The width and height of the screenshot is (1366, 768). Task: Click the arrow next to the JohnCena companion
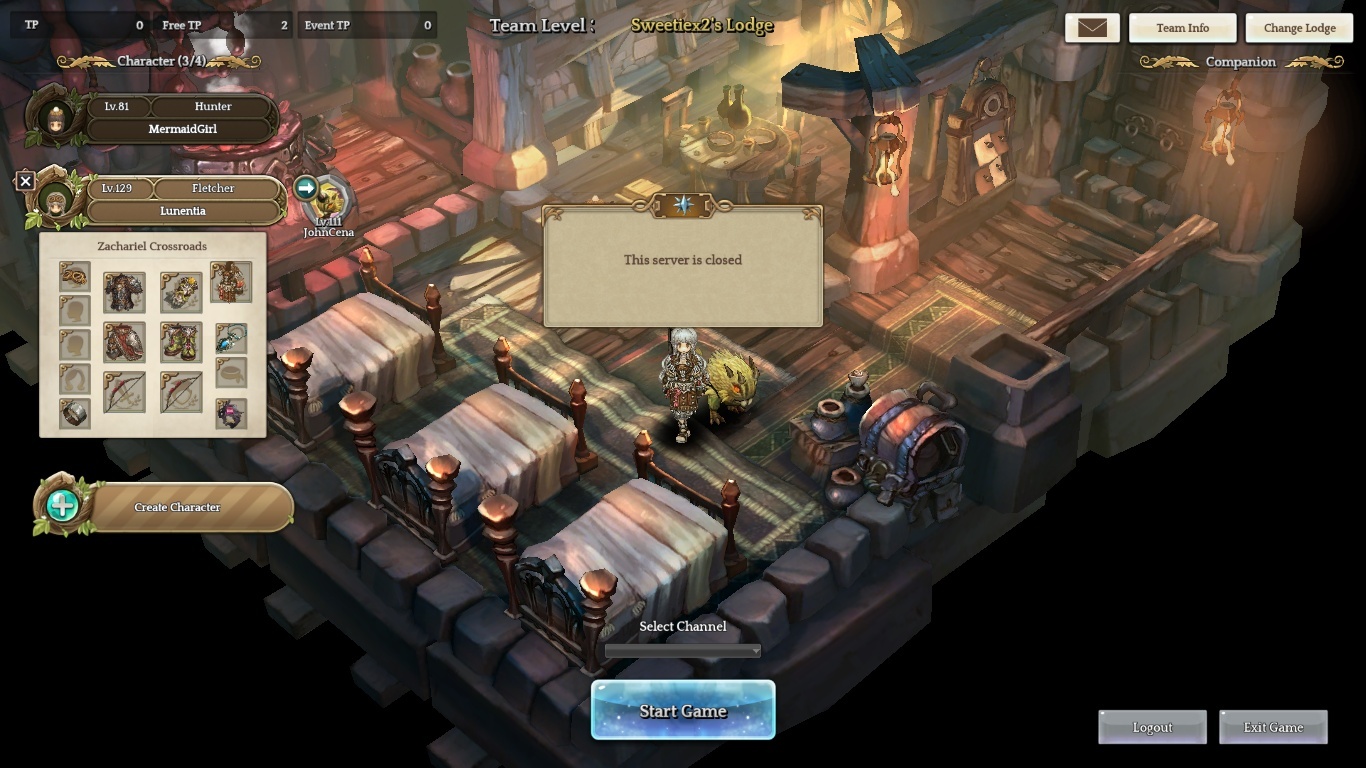306,187
